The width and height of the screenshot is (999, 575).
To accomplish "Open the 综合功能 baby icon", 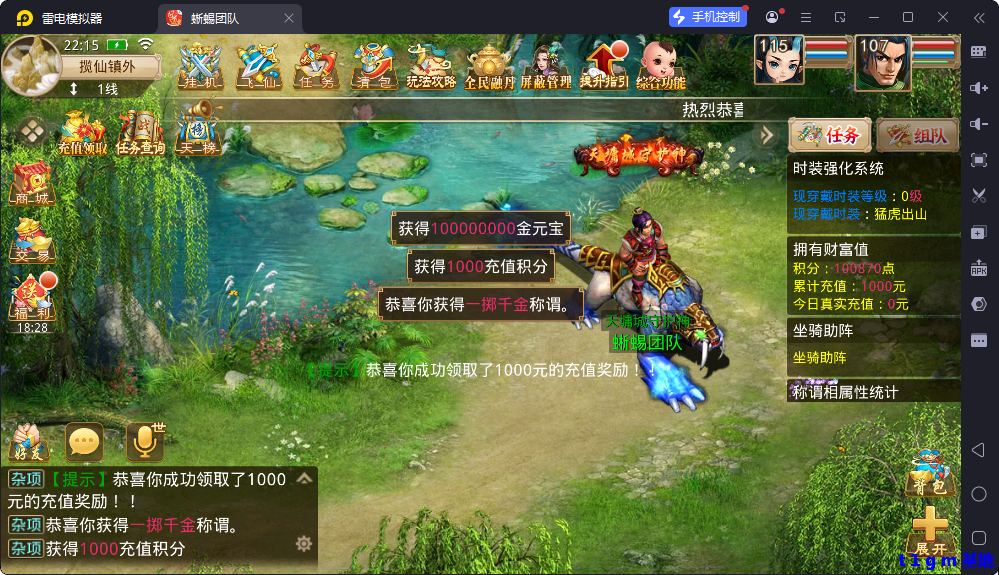I will [x=661, y=66].
